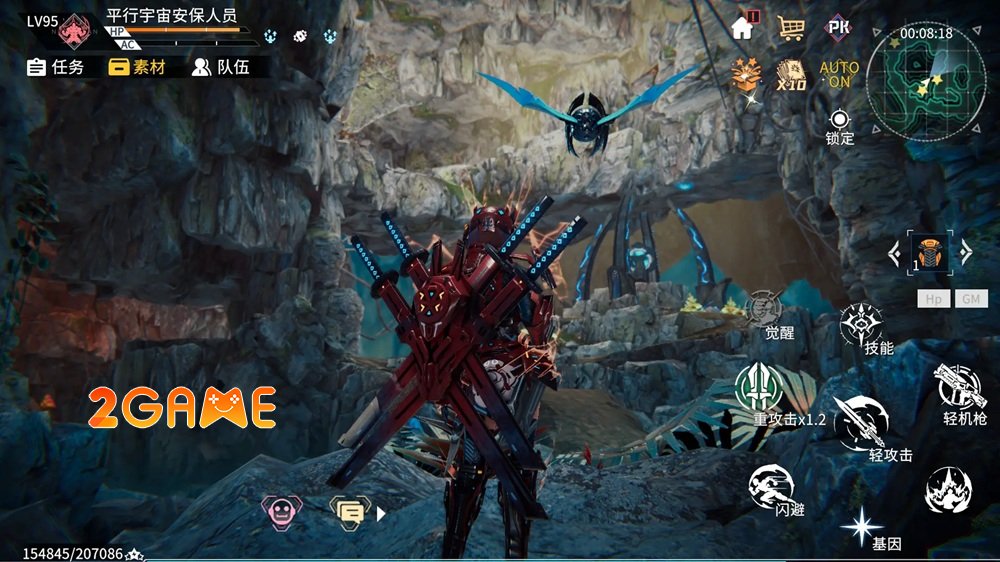
Task: Activate the 锁定 target lock button
Action: click(x=839, y=125)
